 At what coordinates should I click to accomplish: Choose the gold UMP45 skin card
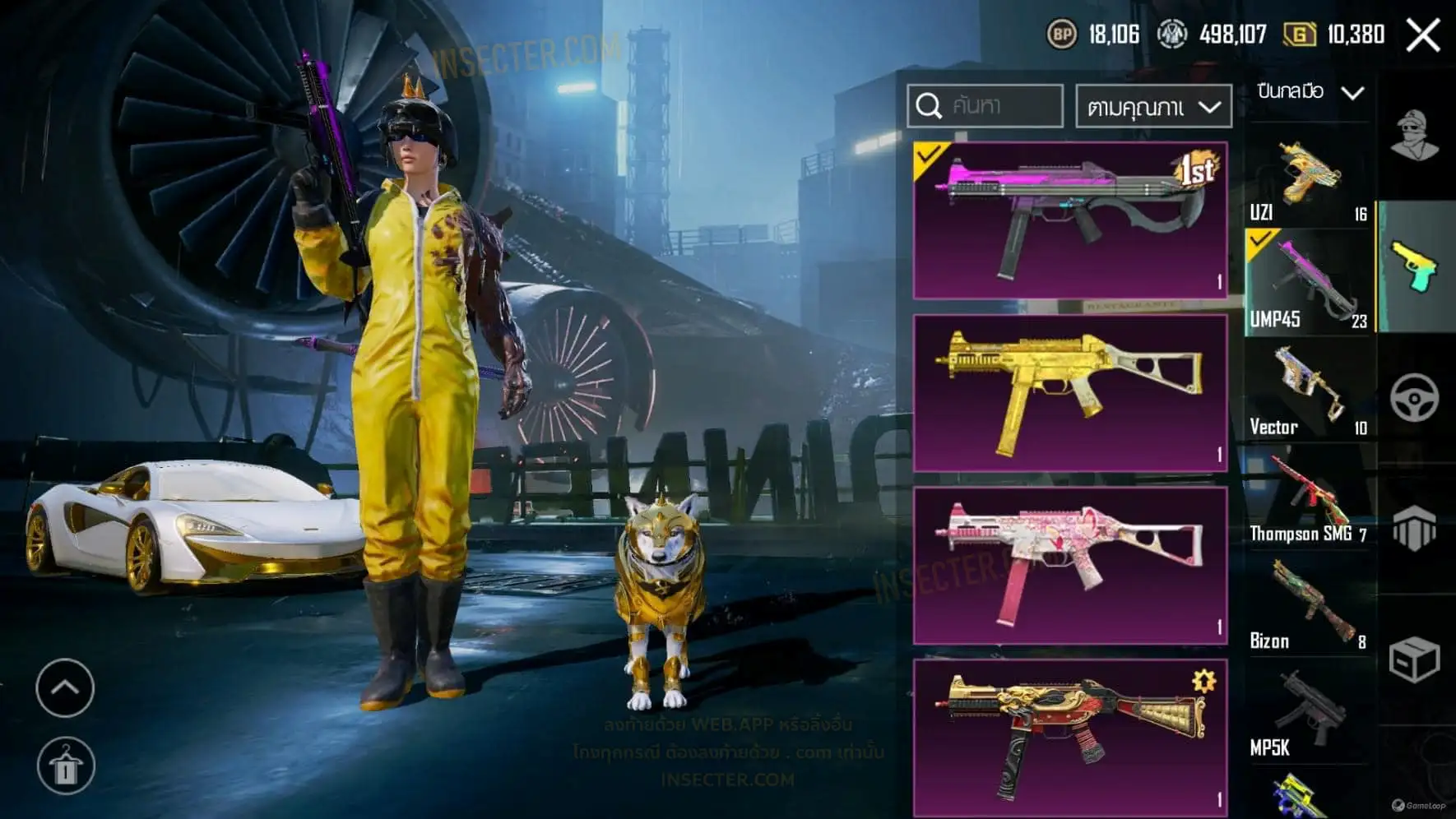(x=1070, y=393)
